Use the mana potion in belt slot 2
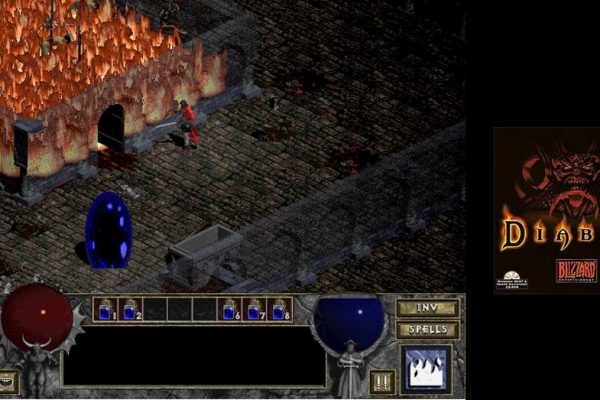 click(x=131, y=310)
